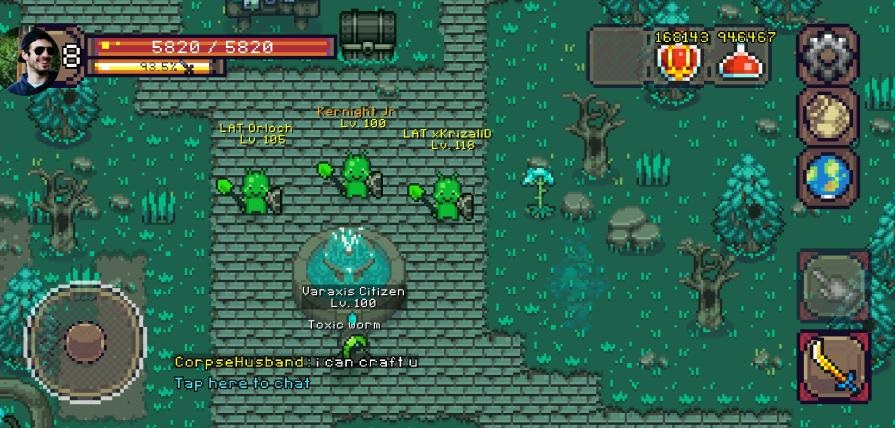Tap here to chat
895x428 pixels.
click(x=243, y=383)
